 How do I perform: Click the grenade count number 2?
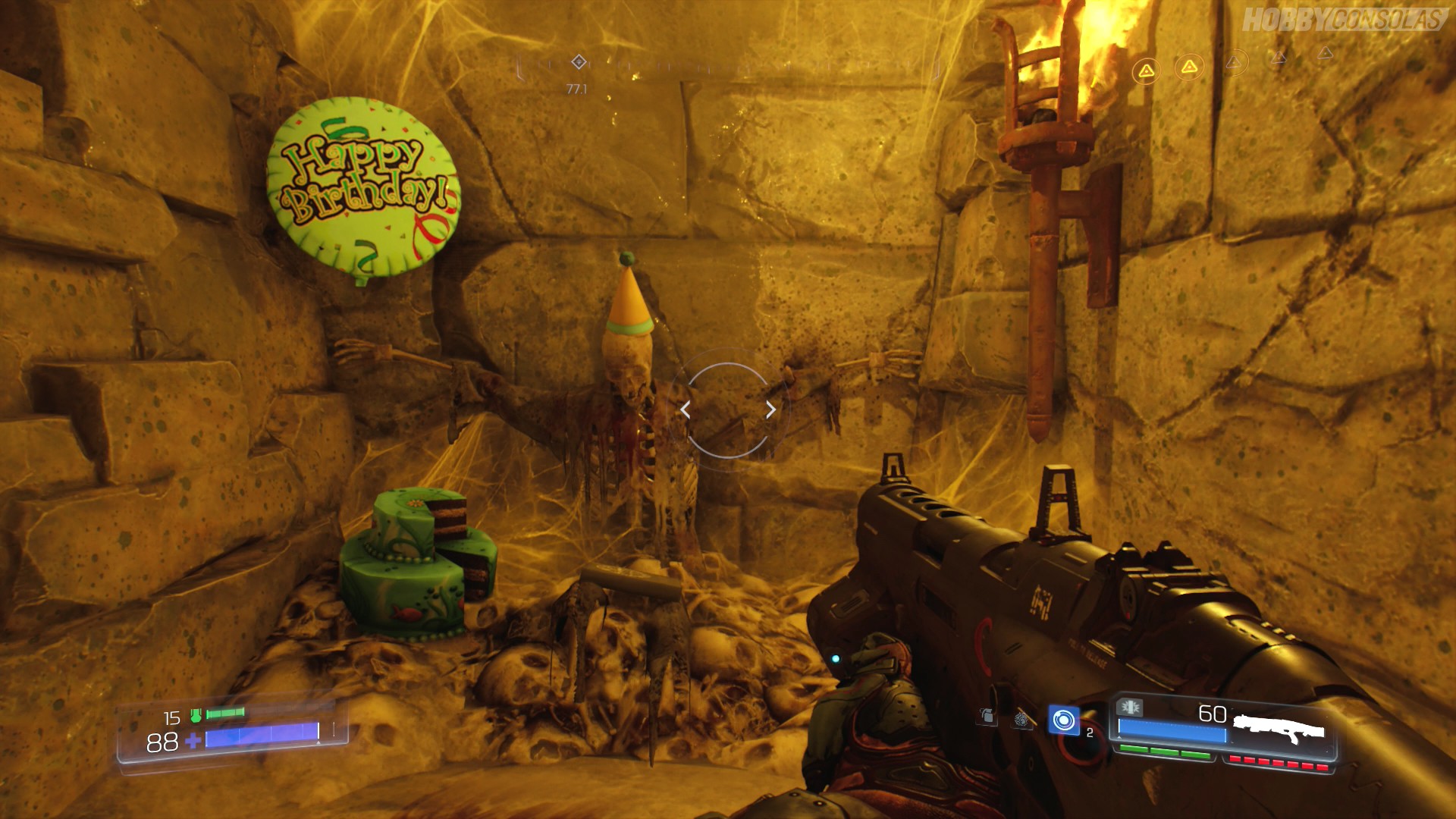[x=1090, y=733]
